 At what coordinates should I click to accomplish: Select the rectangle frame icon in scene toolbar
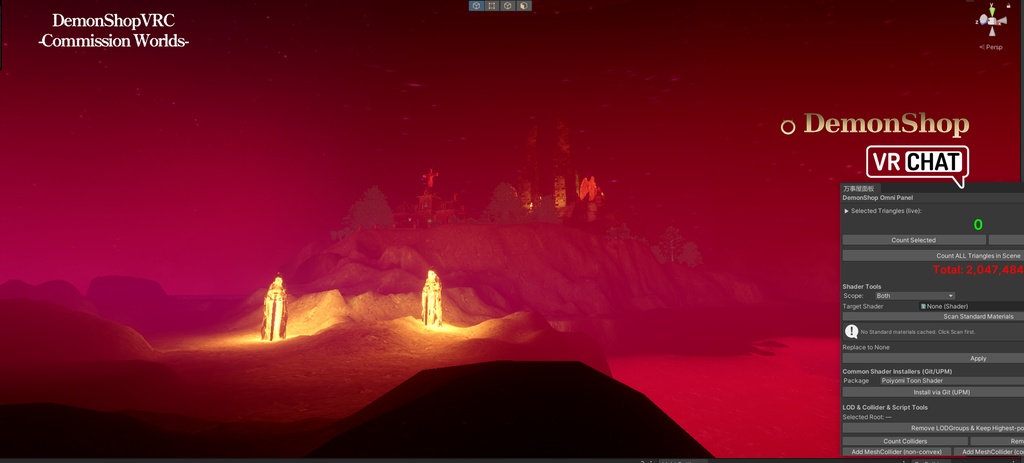tap(492, 6)
